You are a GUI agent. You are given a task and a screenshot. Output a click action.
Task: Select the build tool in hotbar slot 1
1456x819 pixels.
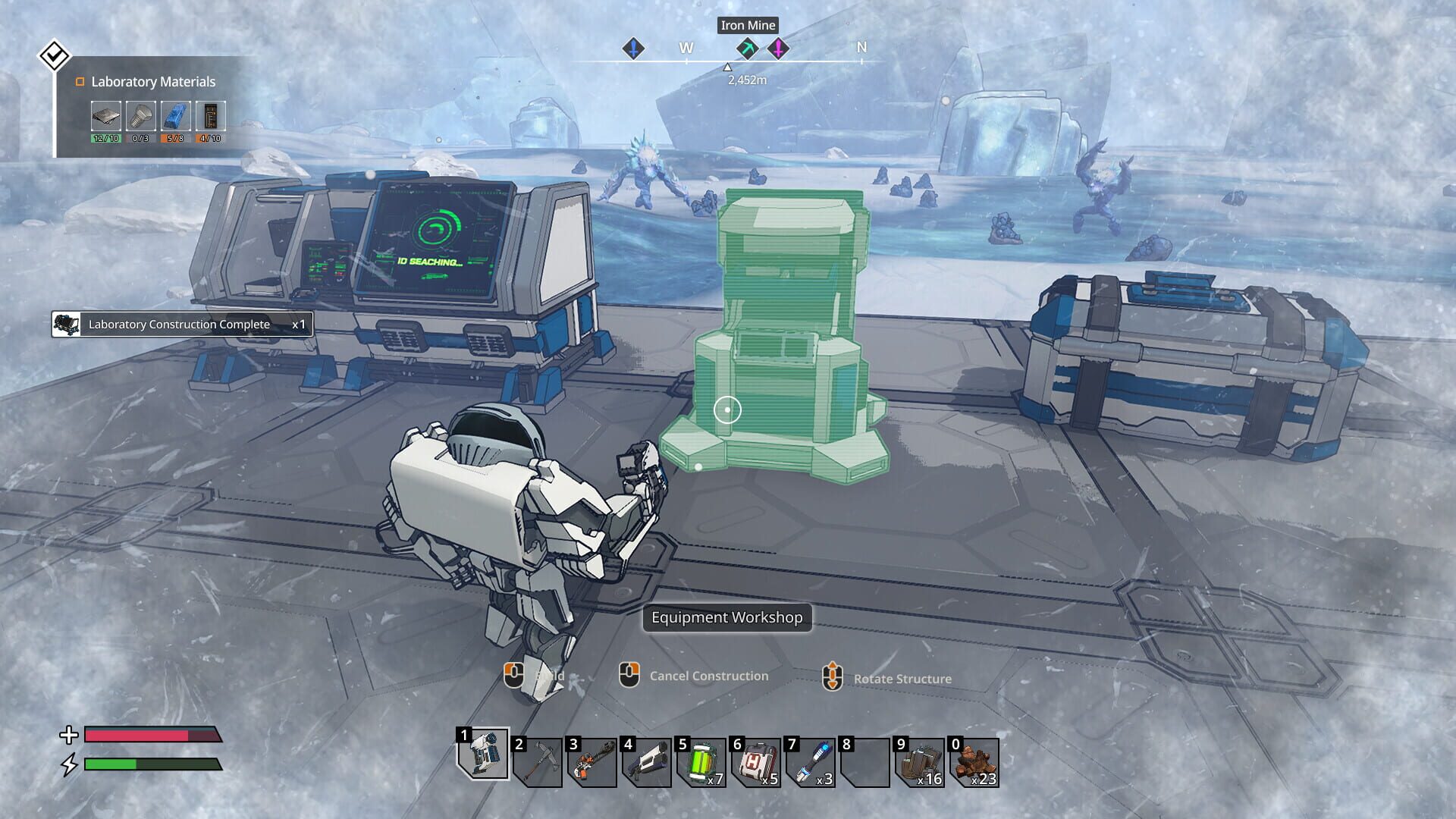pos(484,755)
